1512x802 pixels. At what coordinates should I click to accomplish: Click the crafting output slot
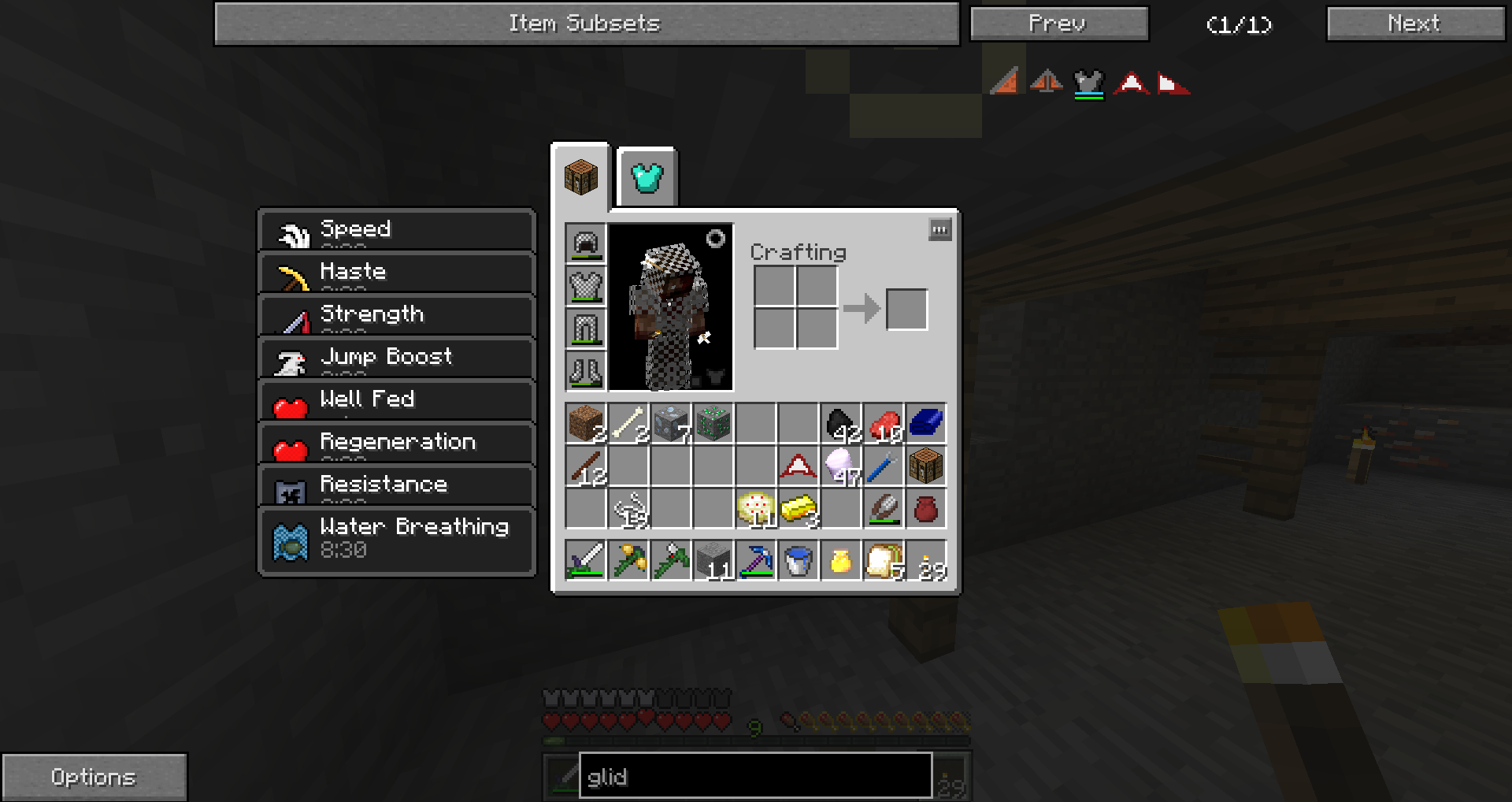[x=906, y=309]
